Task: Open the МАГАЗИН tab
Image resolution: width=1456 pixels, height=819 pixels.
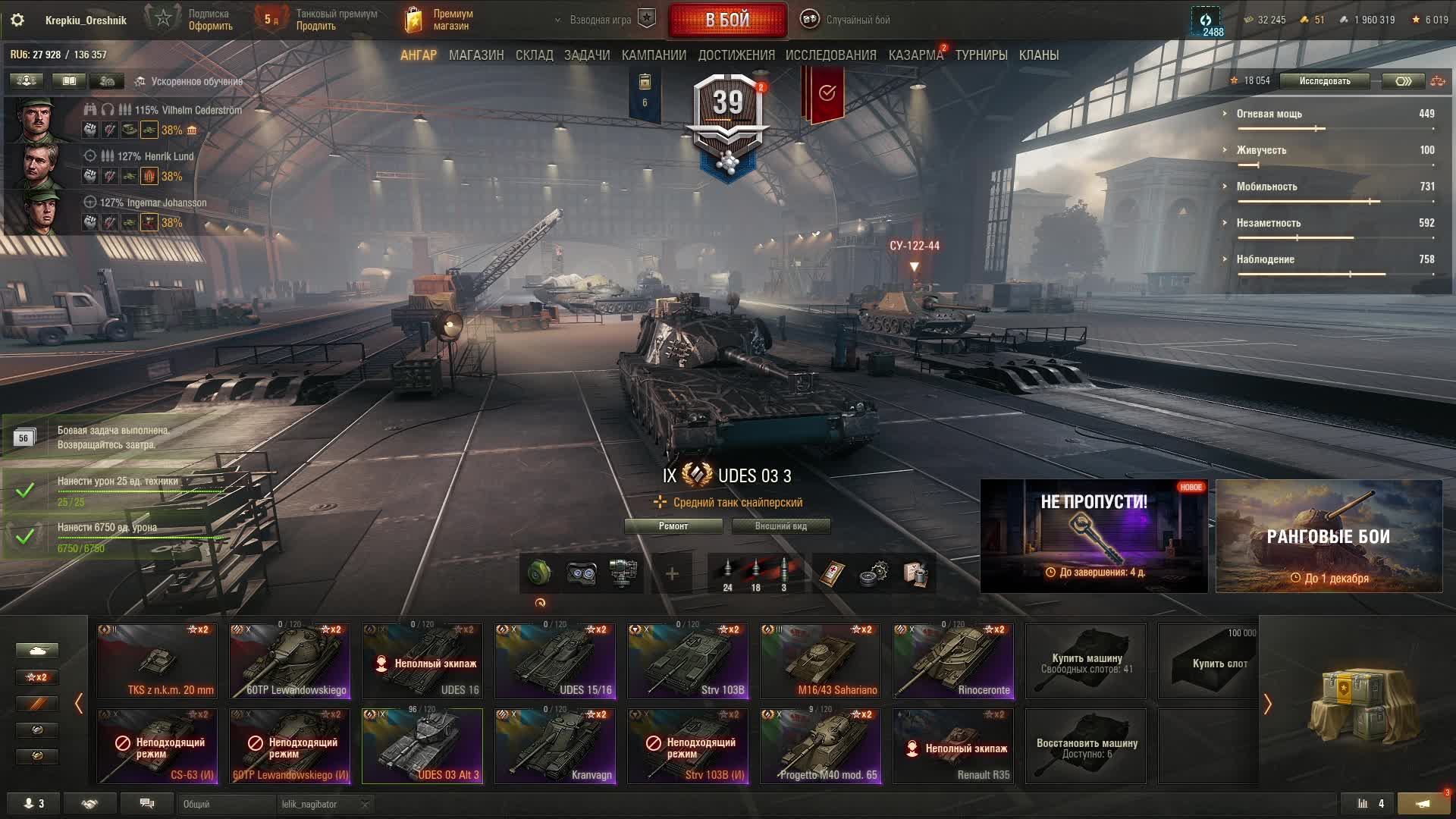Action: tap(475, 55)
